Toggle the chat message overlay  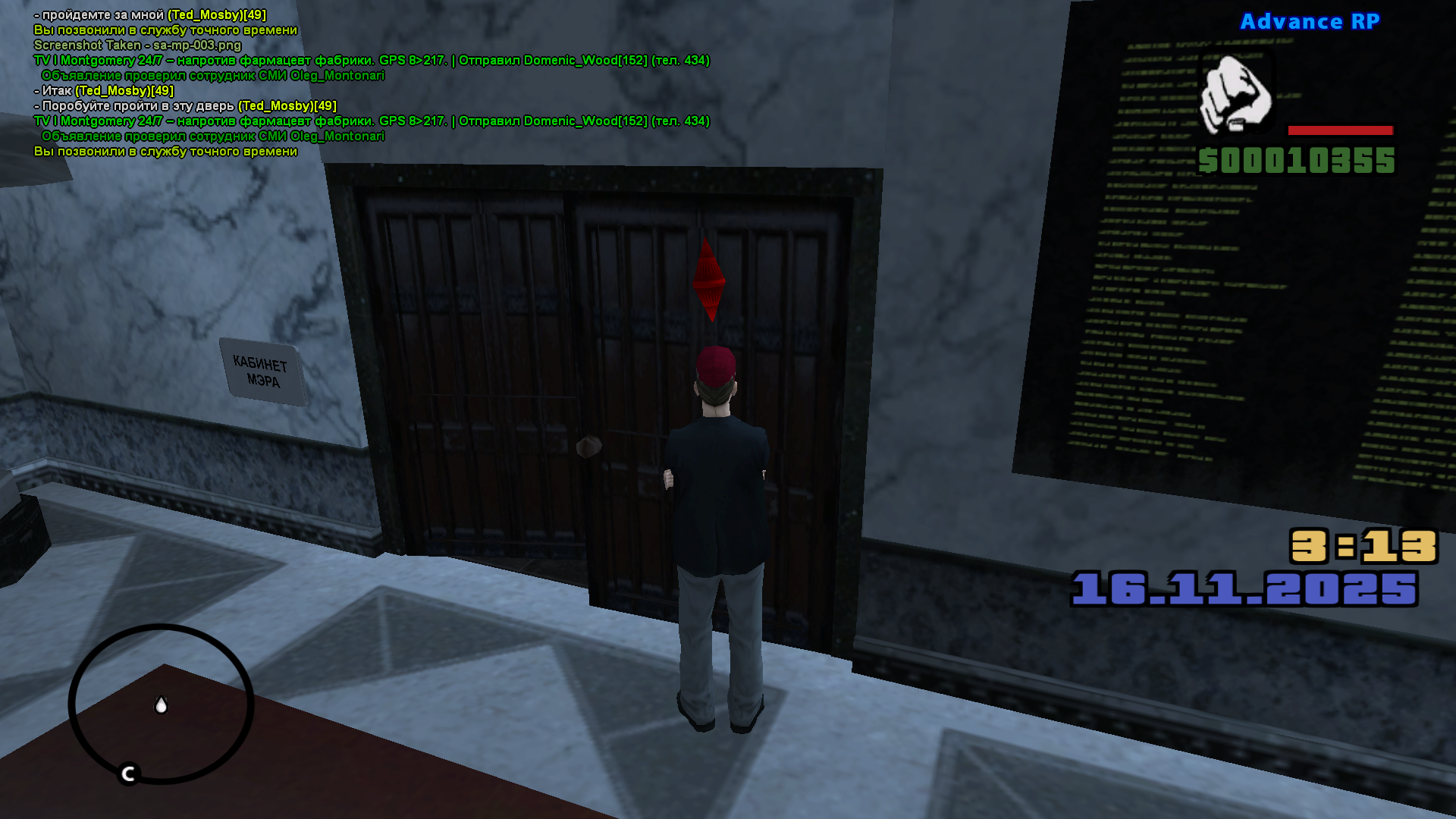(x=303, y=83)
